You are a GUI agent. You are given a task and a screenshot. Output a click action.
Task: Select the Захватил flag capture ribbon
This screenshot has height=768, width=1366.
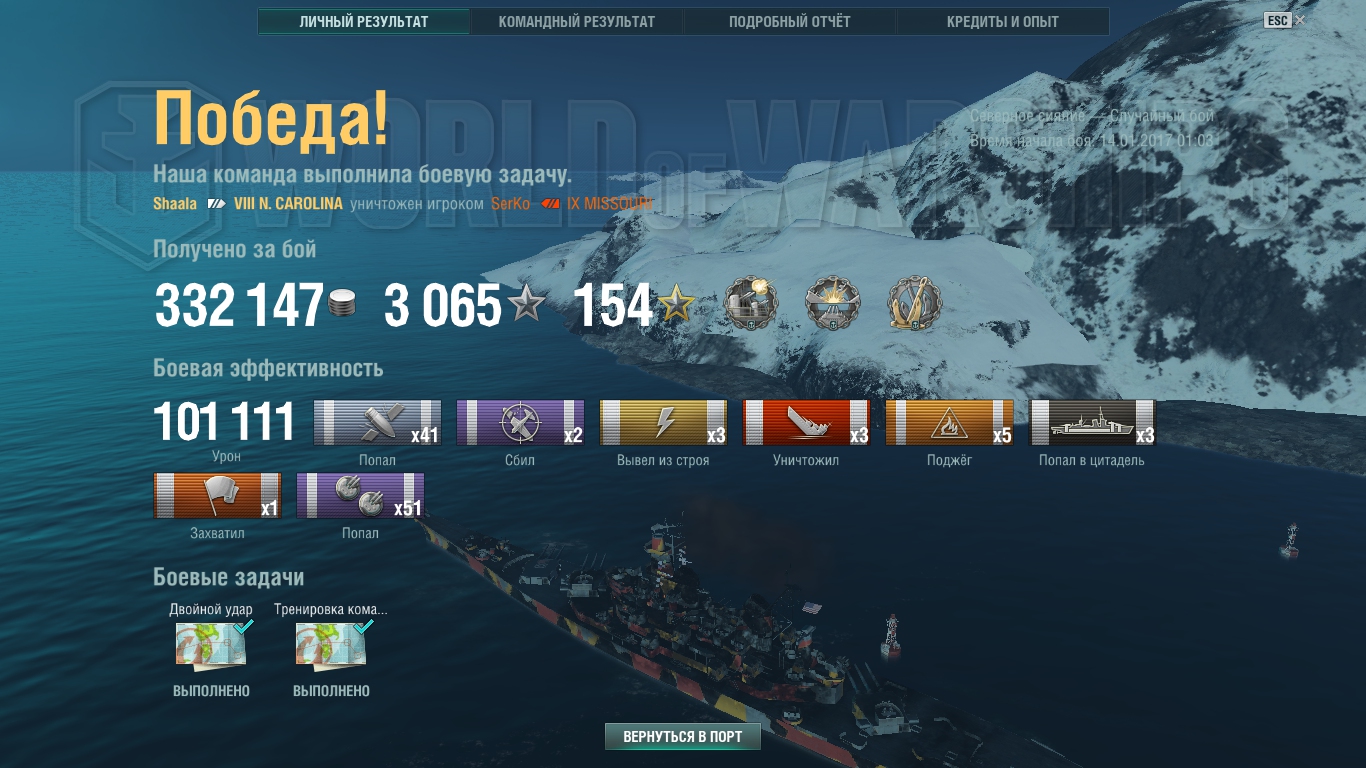pyautogui.click(x=217, y=495)
